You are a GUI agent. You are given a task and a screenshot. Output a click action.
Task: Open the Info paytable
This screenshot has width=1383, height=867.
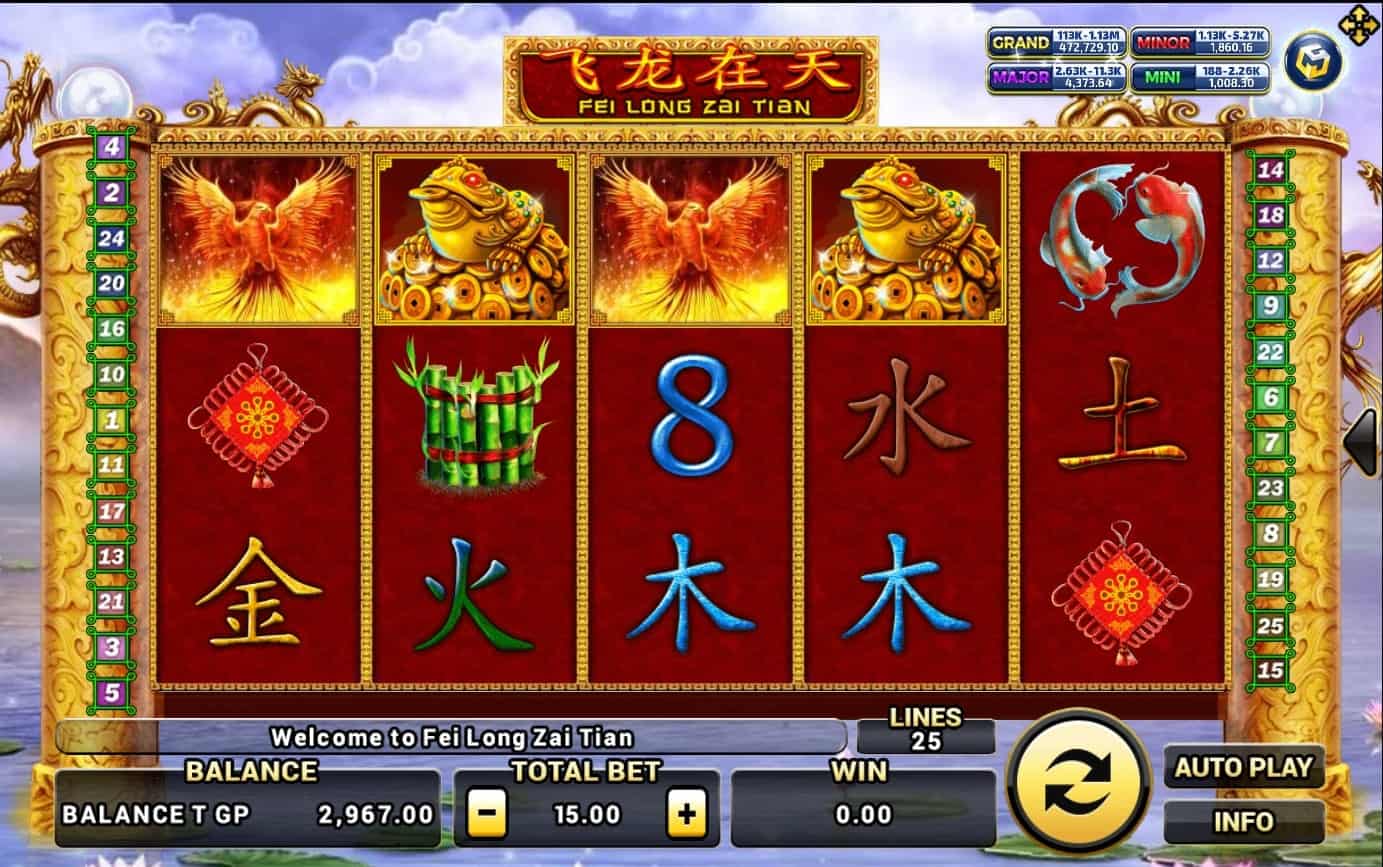(1243, 822)
